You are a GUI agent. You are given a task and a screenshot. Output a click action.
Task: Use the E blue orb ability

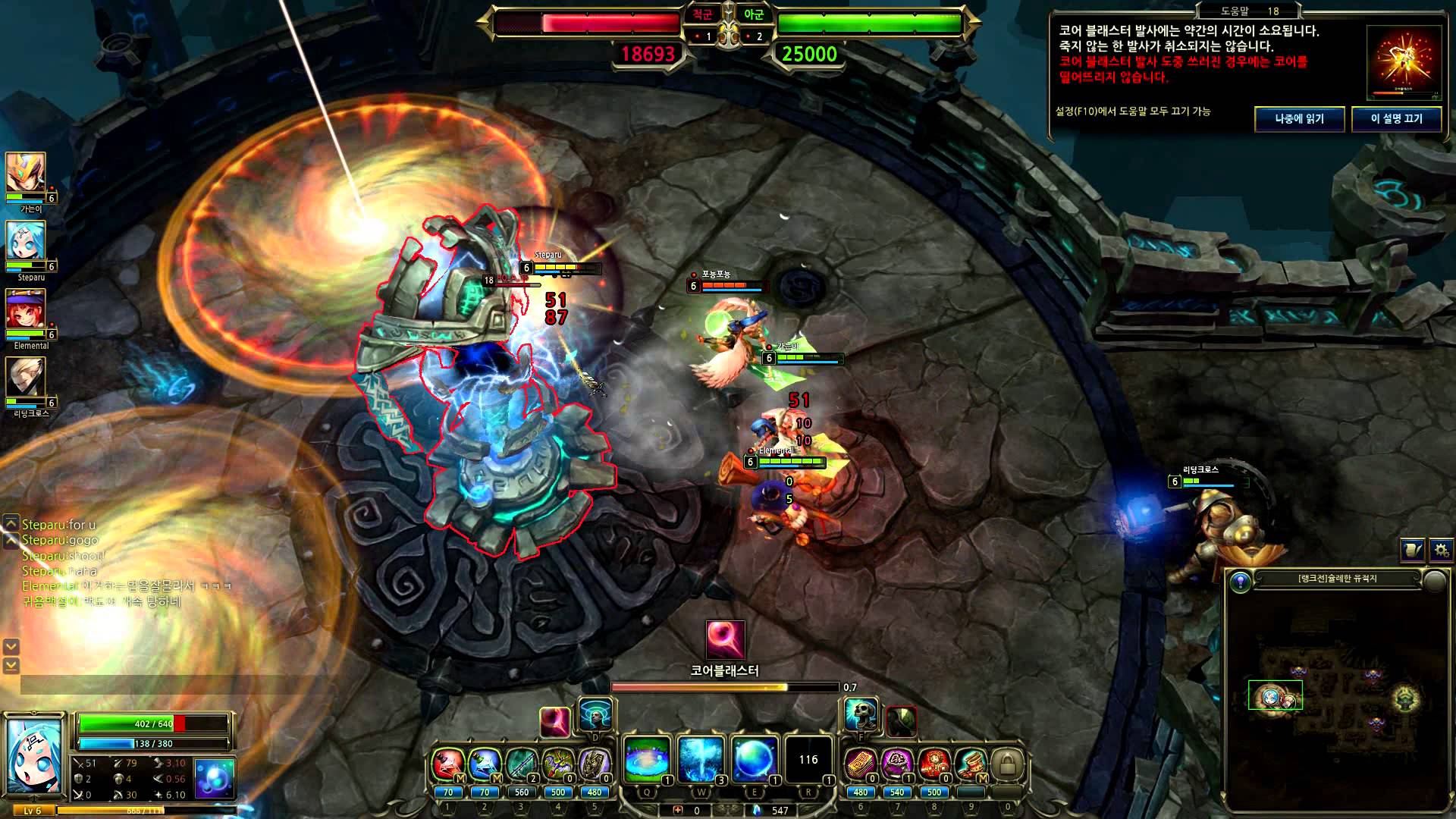tap(755, 760)
